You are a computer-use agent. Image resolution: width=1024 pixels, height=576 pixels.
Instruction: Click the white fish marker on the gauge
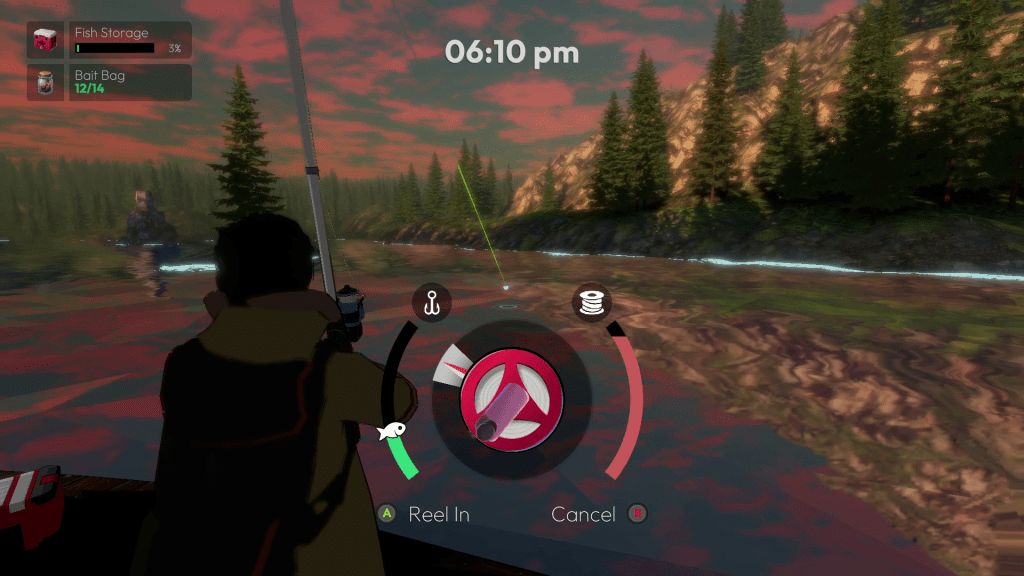(x=392, y=431)
